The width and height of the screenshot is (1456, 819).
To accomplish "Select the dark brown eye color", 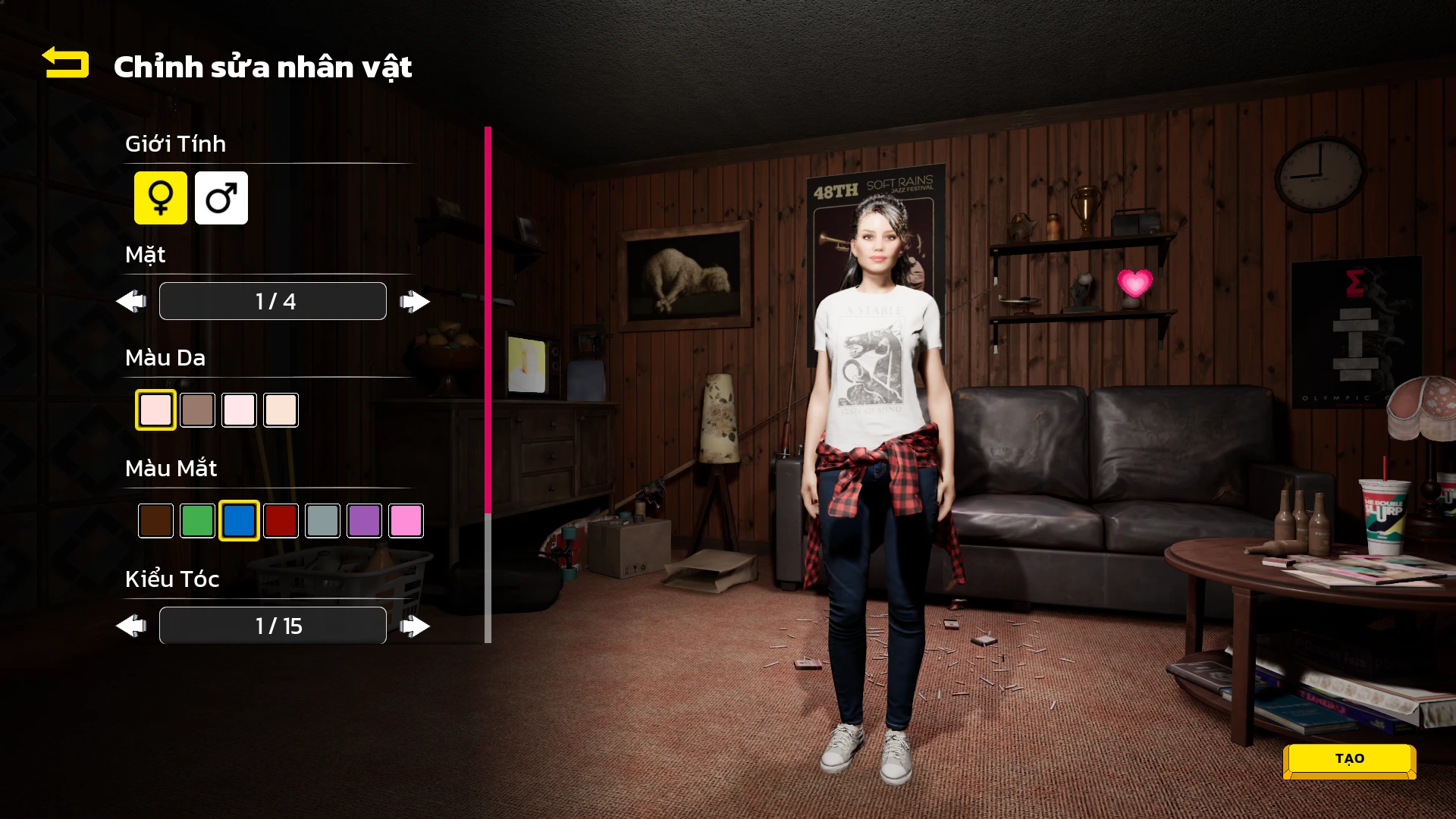I will tap(155, 521).
